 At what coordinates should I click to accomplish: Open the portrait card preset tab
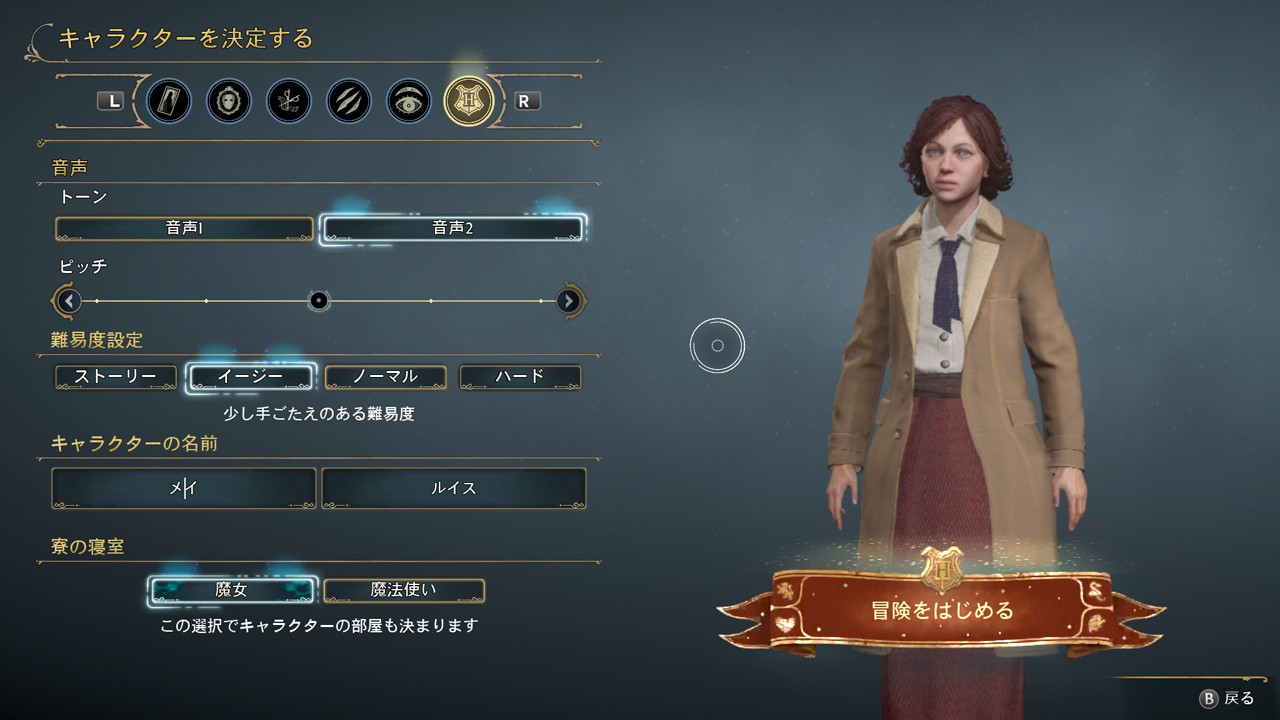tap(169, 101)
